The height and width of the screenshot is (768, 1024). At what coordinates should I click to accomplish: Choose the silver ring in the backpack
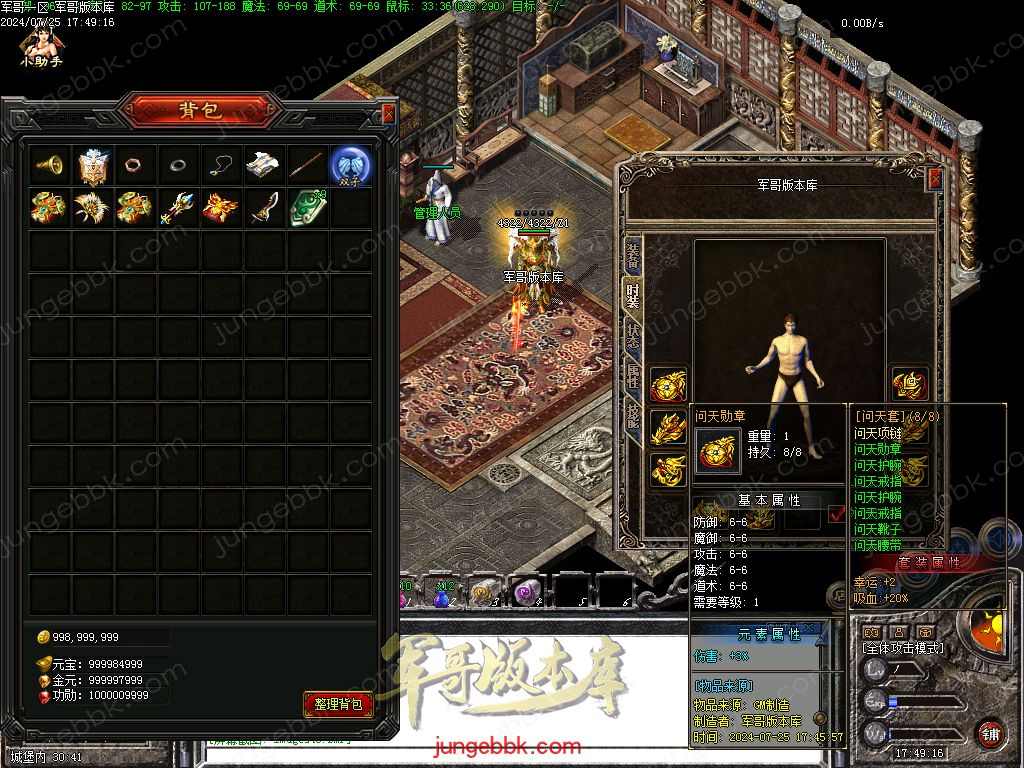pyautogui.click(x=178, y=165)
